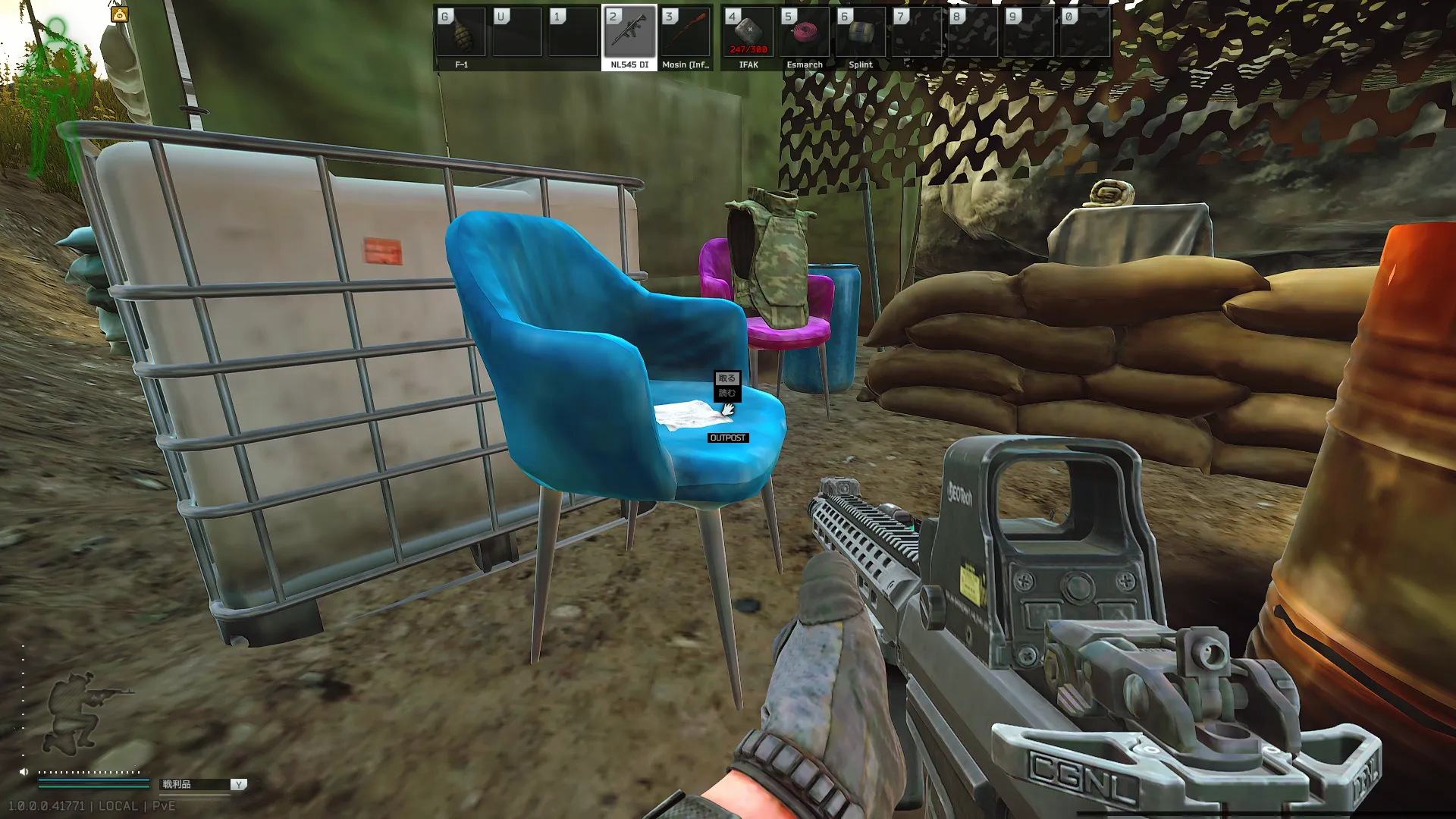Click the speaker volume icon
Screen dimensions: 1456x819
pyautogui.click(x=24, y=772)
